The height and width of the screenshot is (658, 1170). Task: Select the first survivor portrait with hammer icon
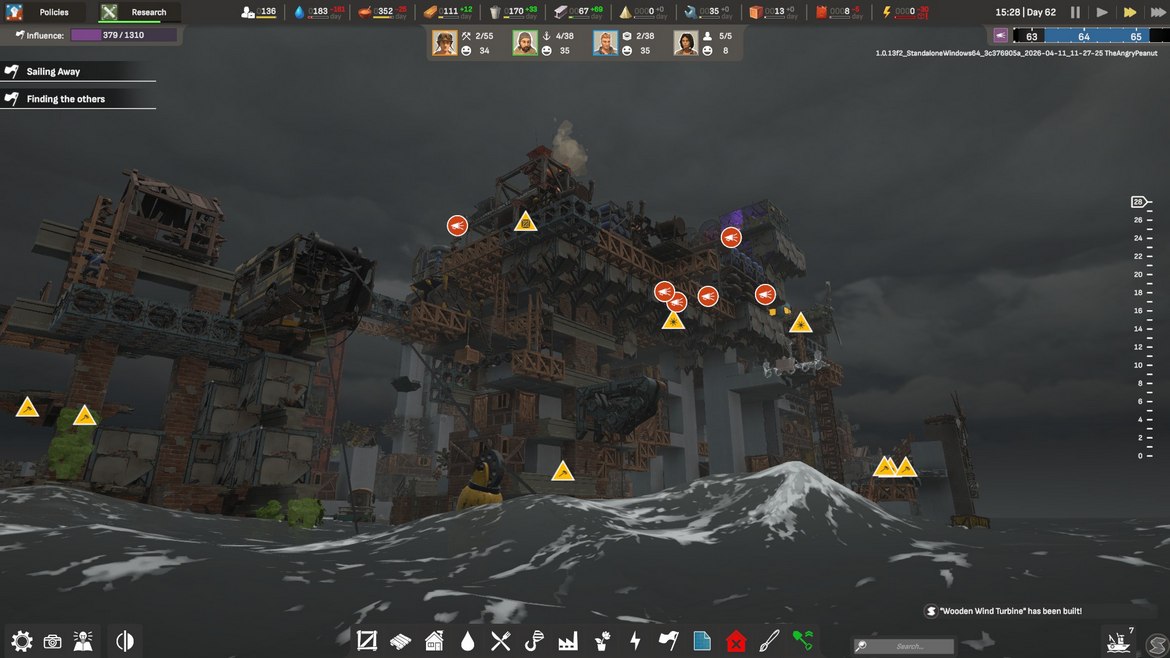tap(444, 43)
